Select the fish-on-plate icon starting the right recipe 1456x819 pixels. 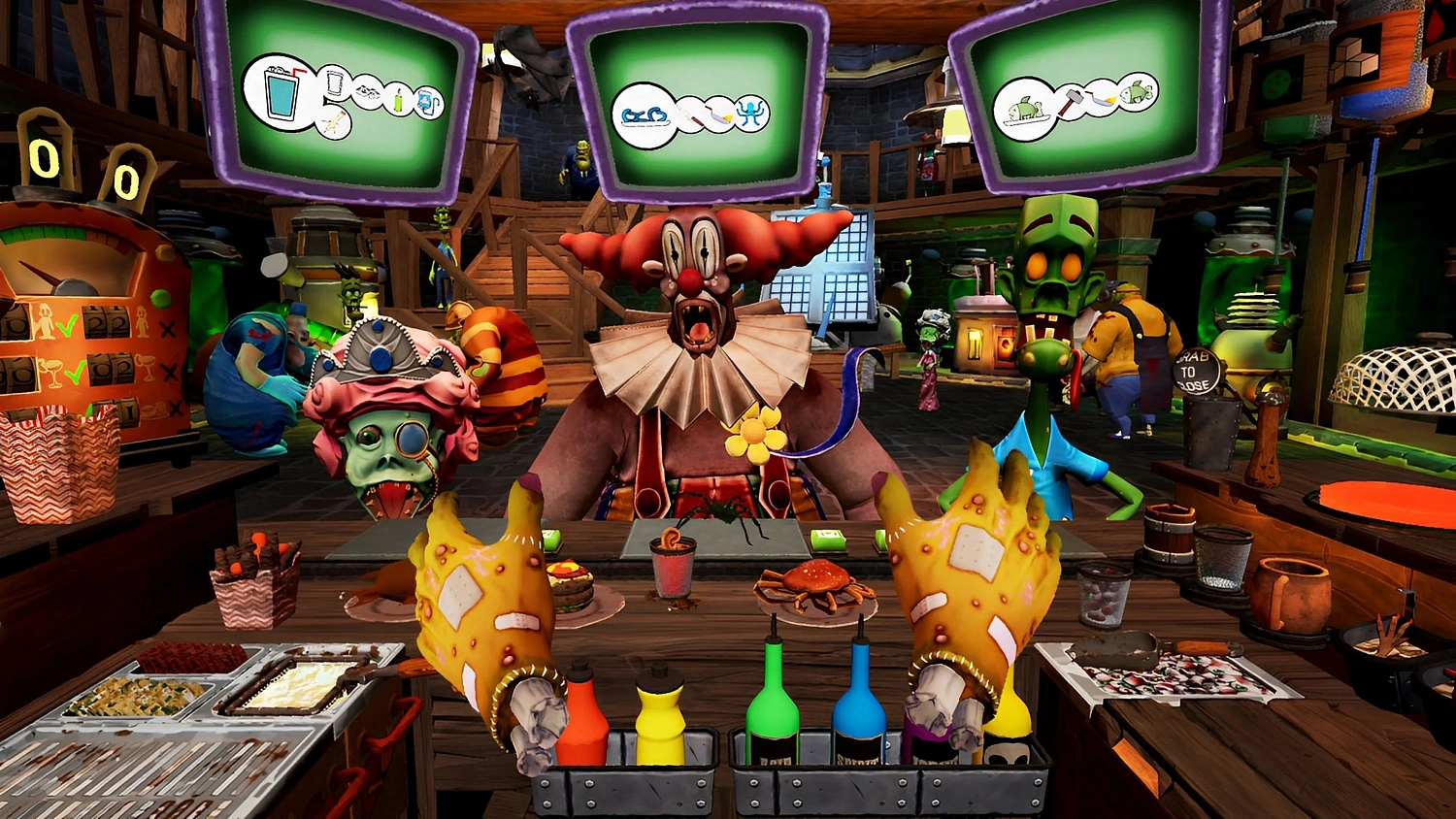pos(1025,109)
